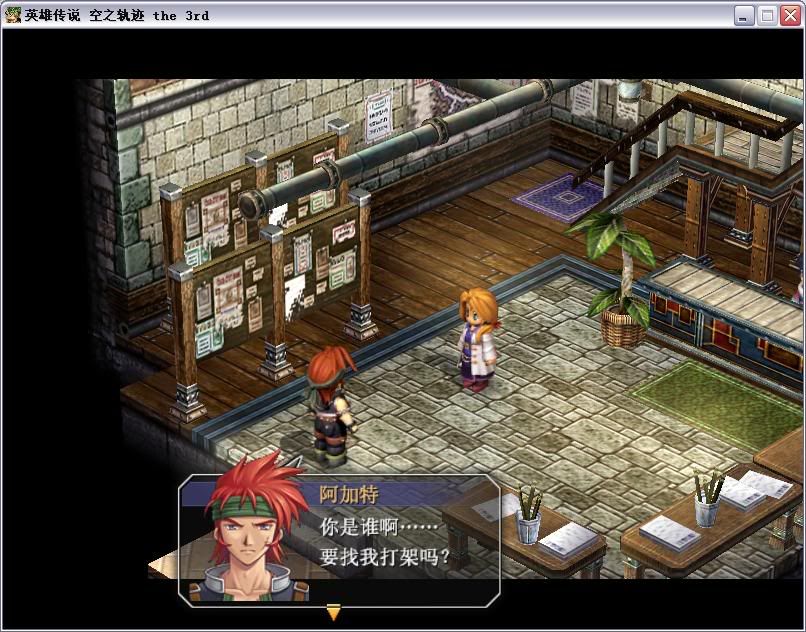806x632 pixels.
Task: Advance dialogue with the orange arrow indicator
Action: pos(334,612)
